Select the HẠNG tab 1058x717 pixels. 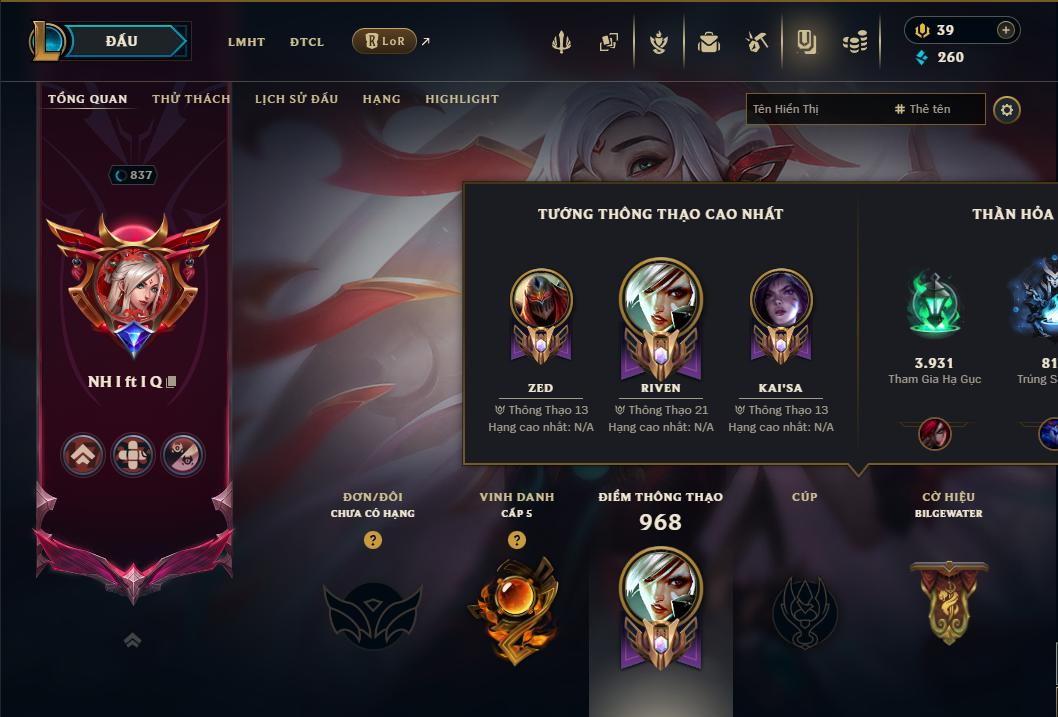click(381, 99)
